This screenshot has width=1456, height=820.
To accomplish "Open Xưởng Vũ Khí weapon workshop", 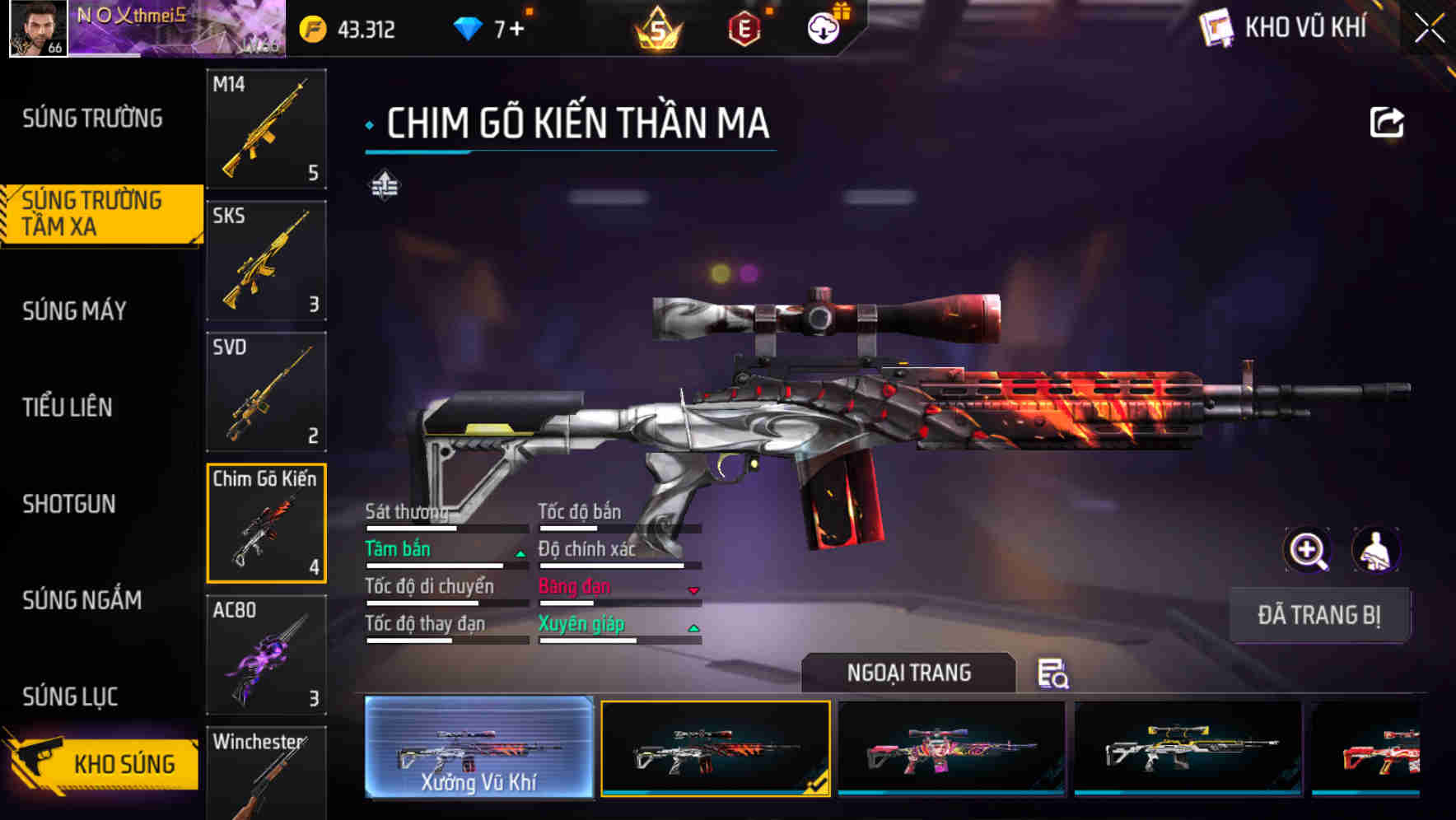I will tap(478, 749).
